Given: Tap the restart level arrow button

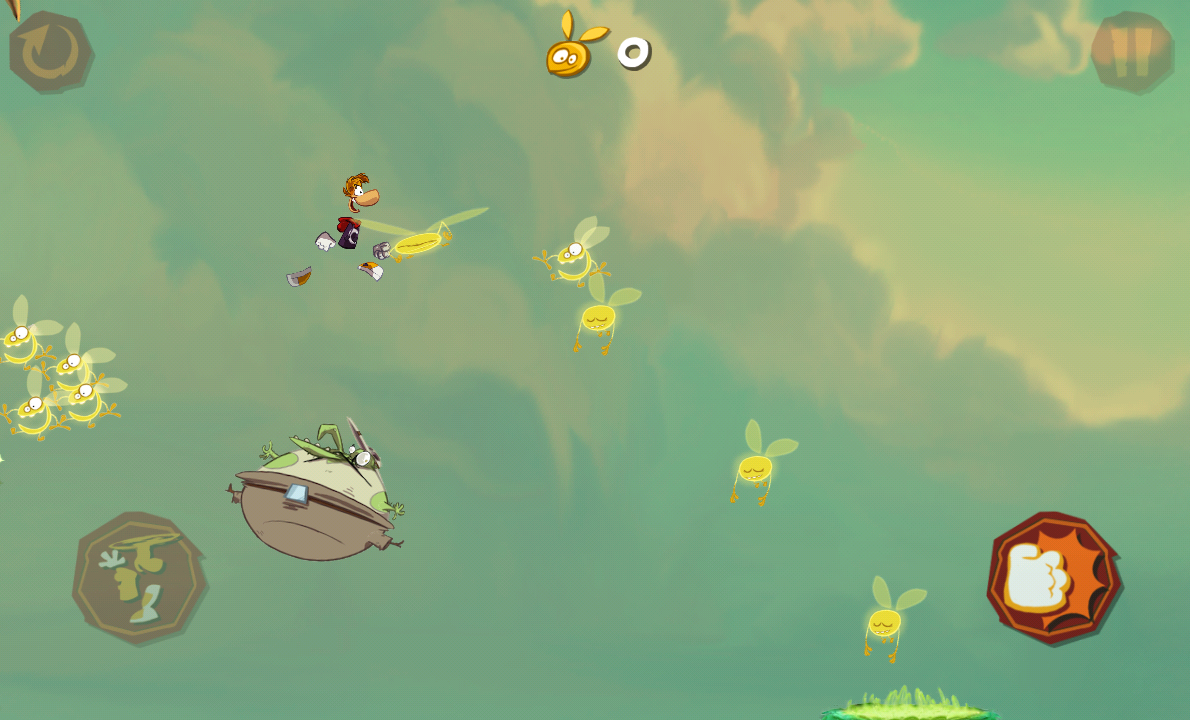Looking at the screenshot, I should click(x=50, y=52).
